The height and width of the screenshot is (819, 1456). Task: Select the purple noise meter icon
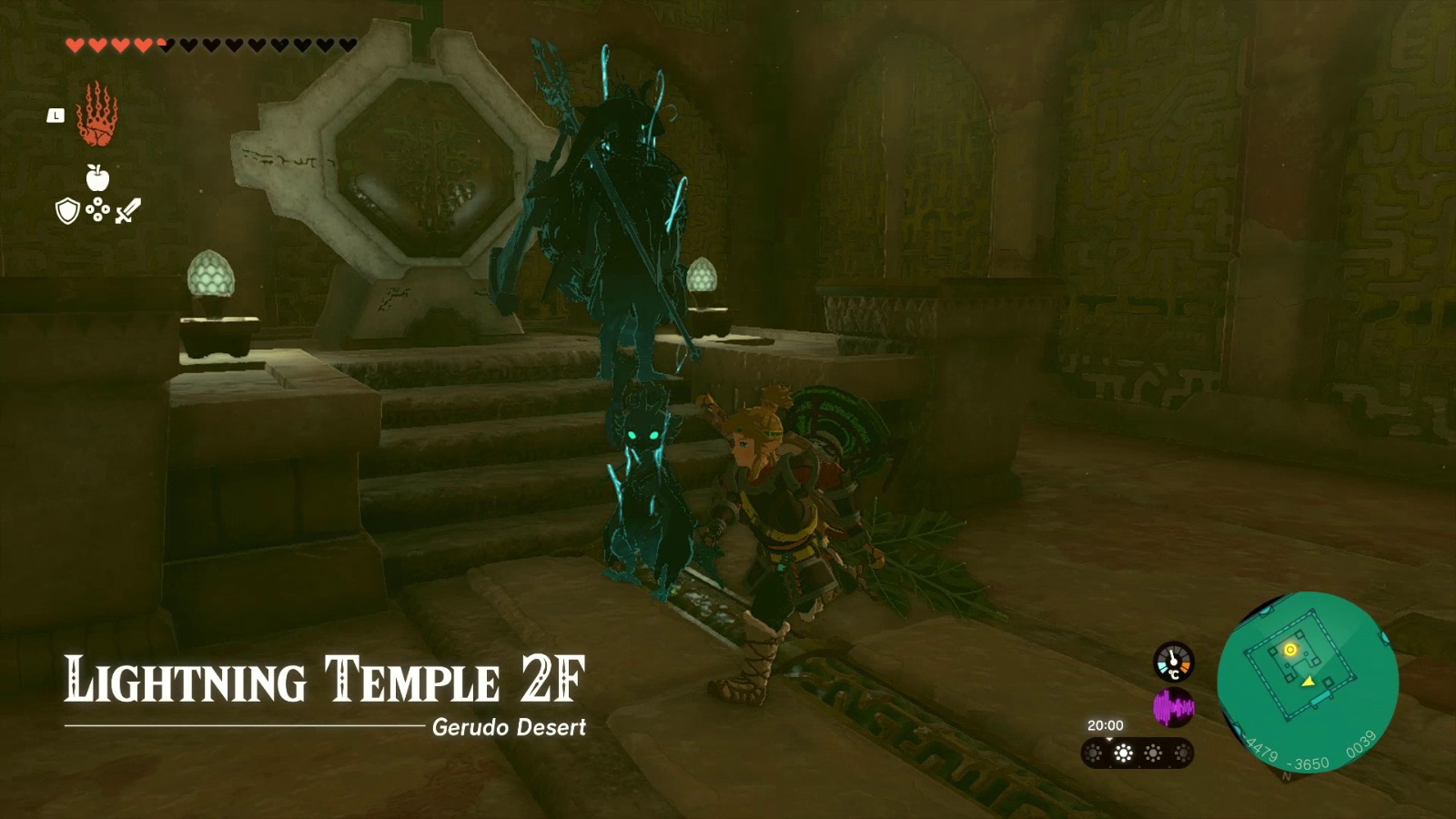(x=1174, y=706)
